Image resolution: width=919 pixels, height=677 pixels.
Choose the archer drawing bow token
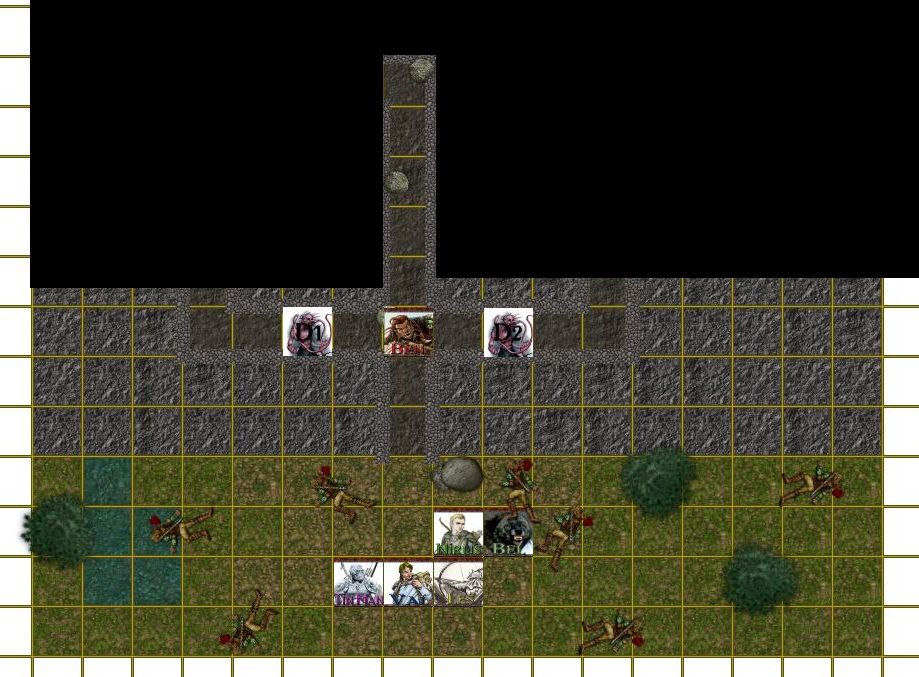click(x=459, y=583)
